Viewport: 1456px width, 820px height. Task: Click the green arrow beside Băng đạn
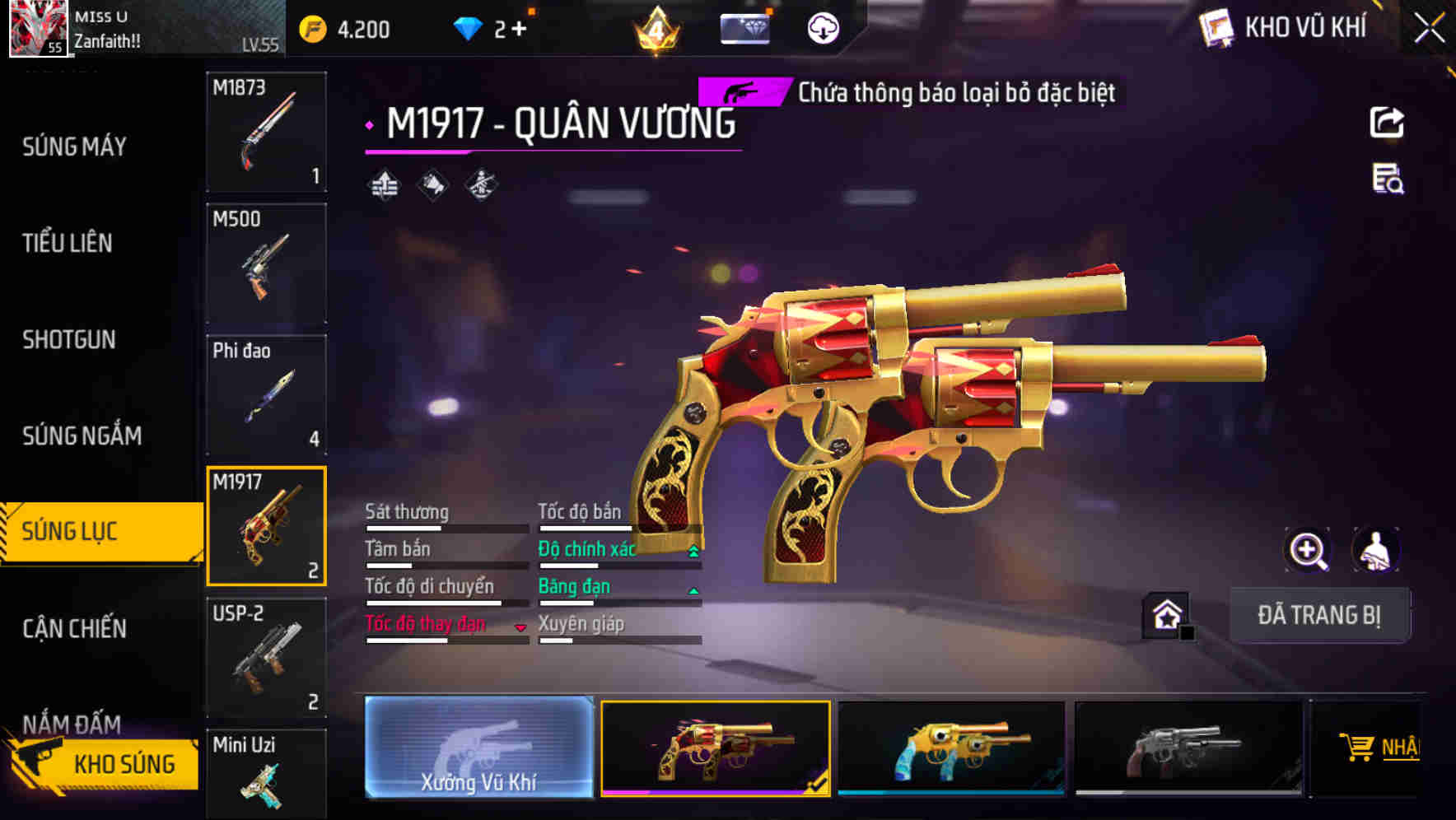pos(693,590)
